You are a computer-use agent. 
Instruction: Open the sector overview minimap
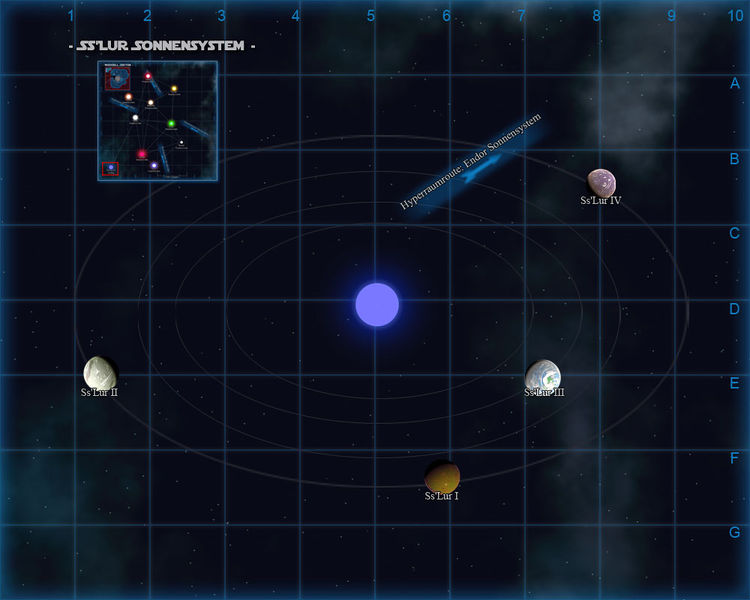pyautogui.click(x=158, y=120)
